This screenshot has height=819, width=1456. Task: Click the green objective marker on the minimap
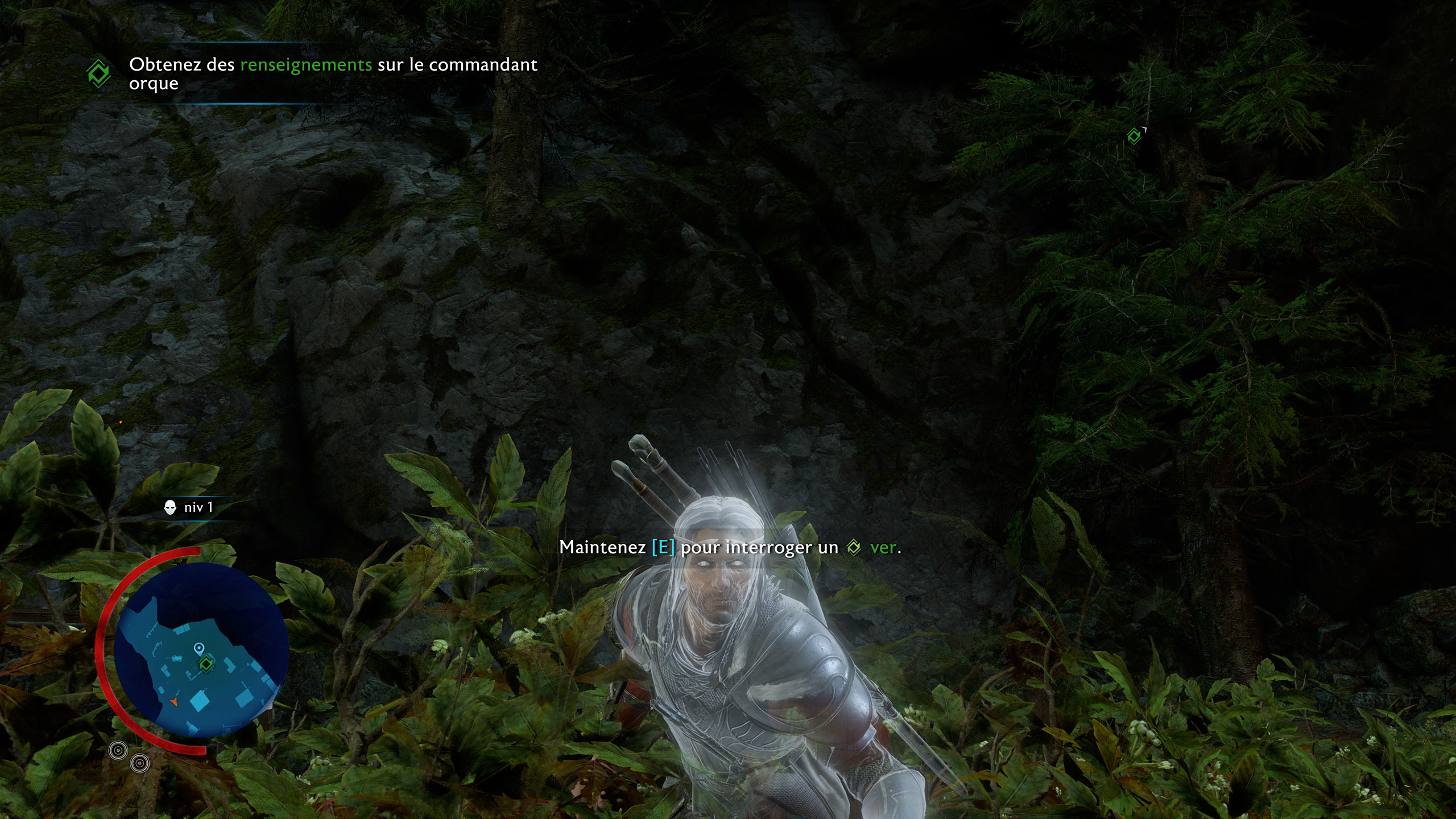(205, 663)
